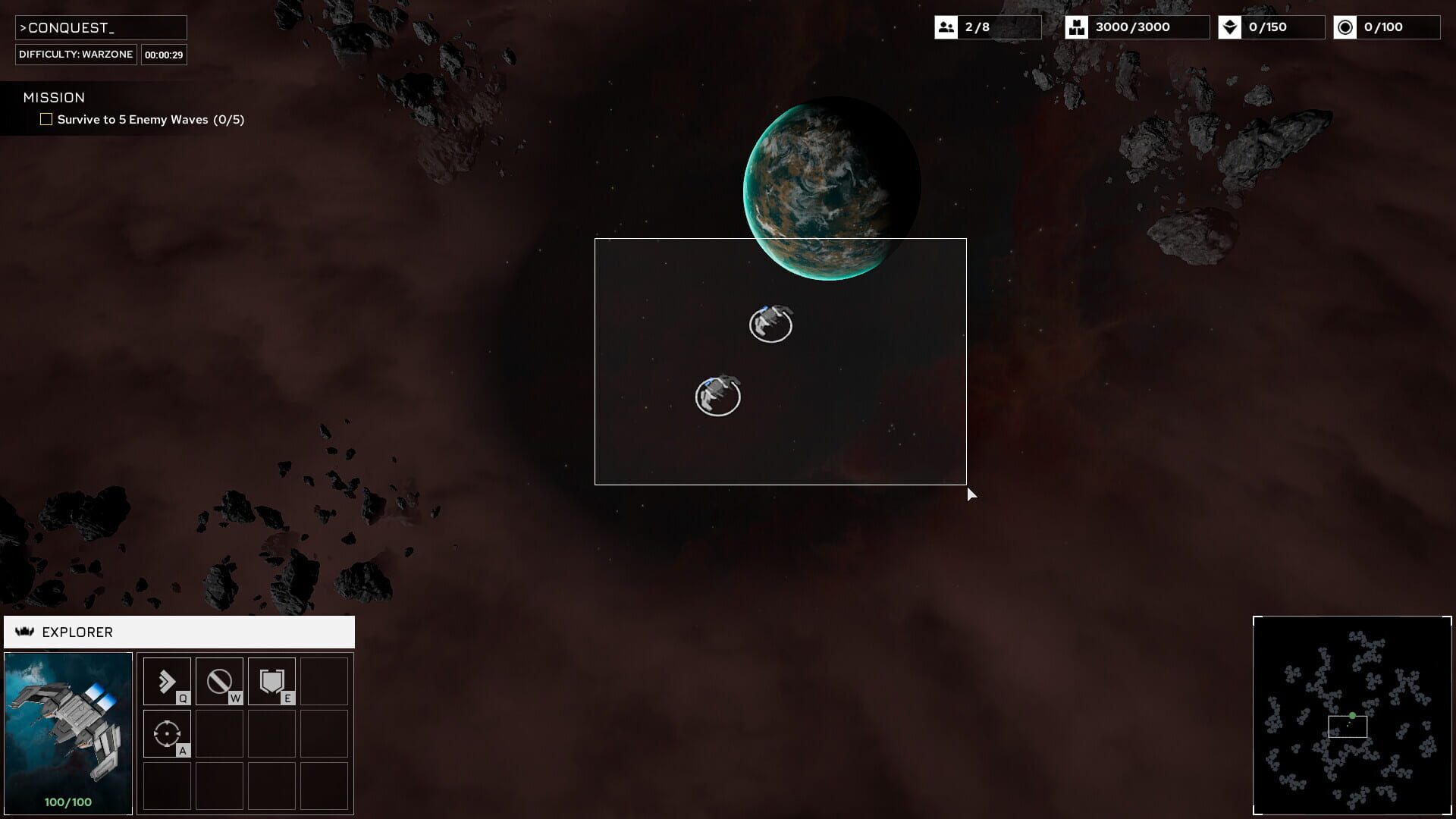Viewport: 1456px width, 819px height.
Task: Use the attack-move targeting ability (A)
Action: pos(166,733)
